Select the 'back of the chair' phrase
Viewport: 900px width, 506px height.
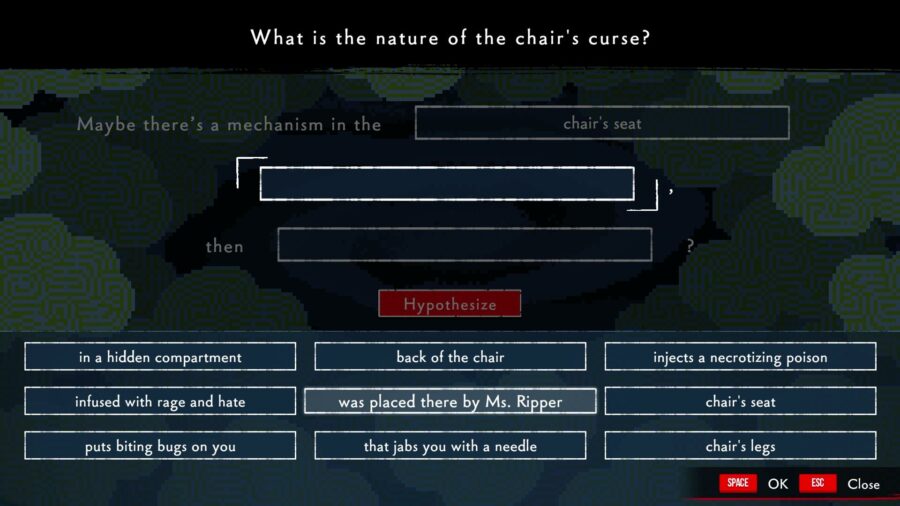(450, 357)
